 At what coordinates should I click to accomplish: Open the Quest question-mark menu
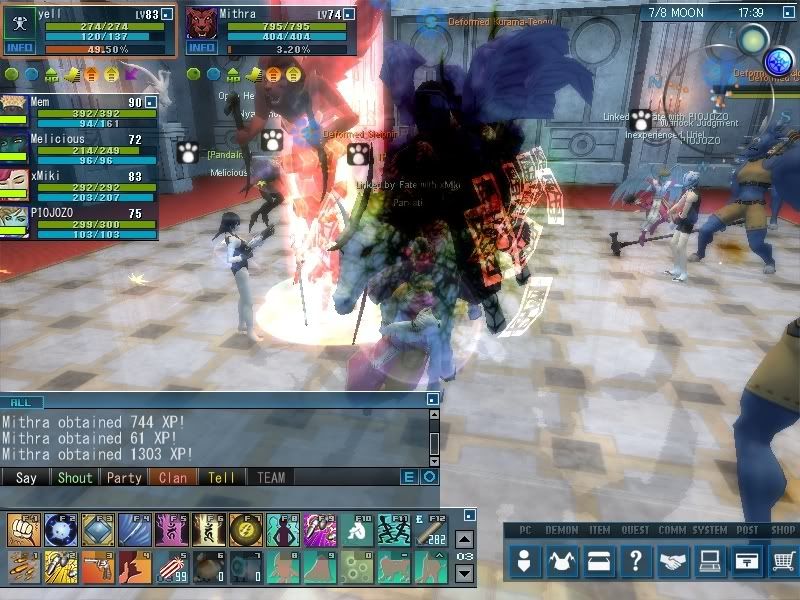pyautogui.click(x=636, y=562)
